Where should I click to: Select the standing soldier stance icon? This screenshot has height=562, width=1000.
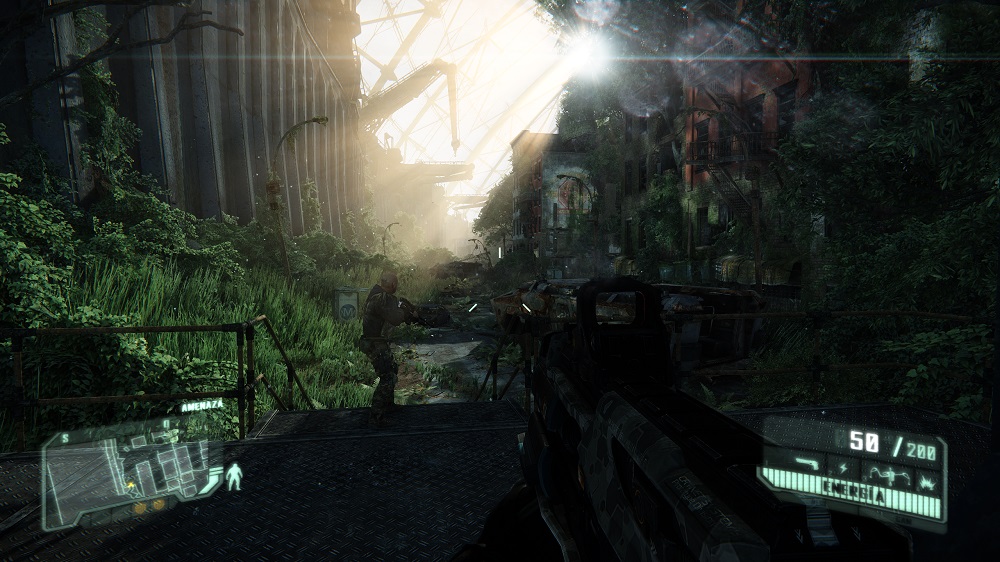pyautogui.click(x=234, y=477)
